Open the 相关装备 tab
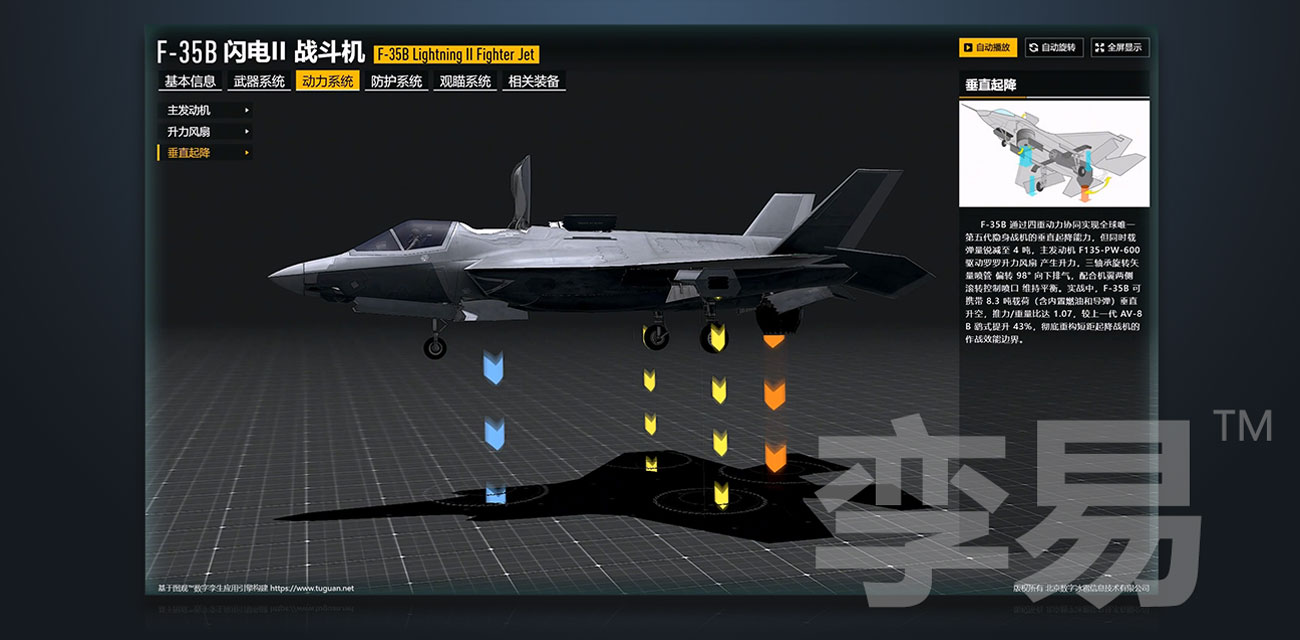The image size is (1300, 640). [534, 82]
